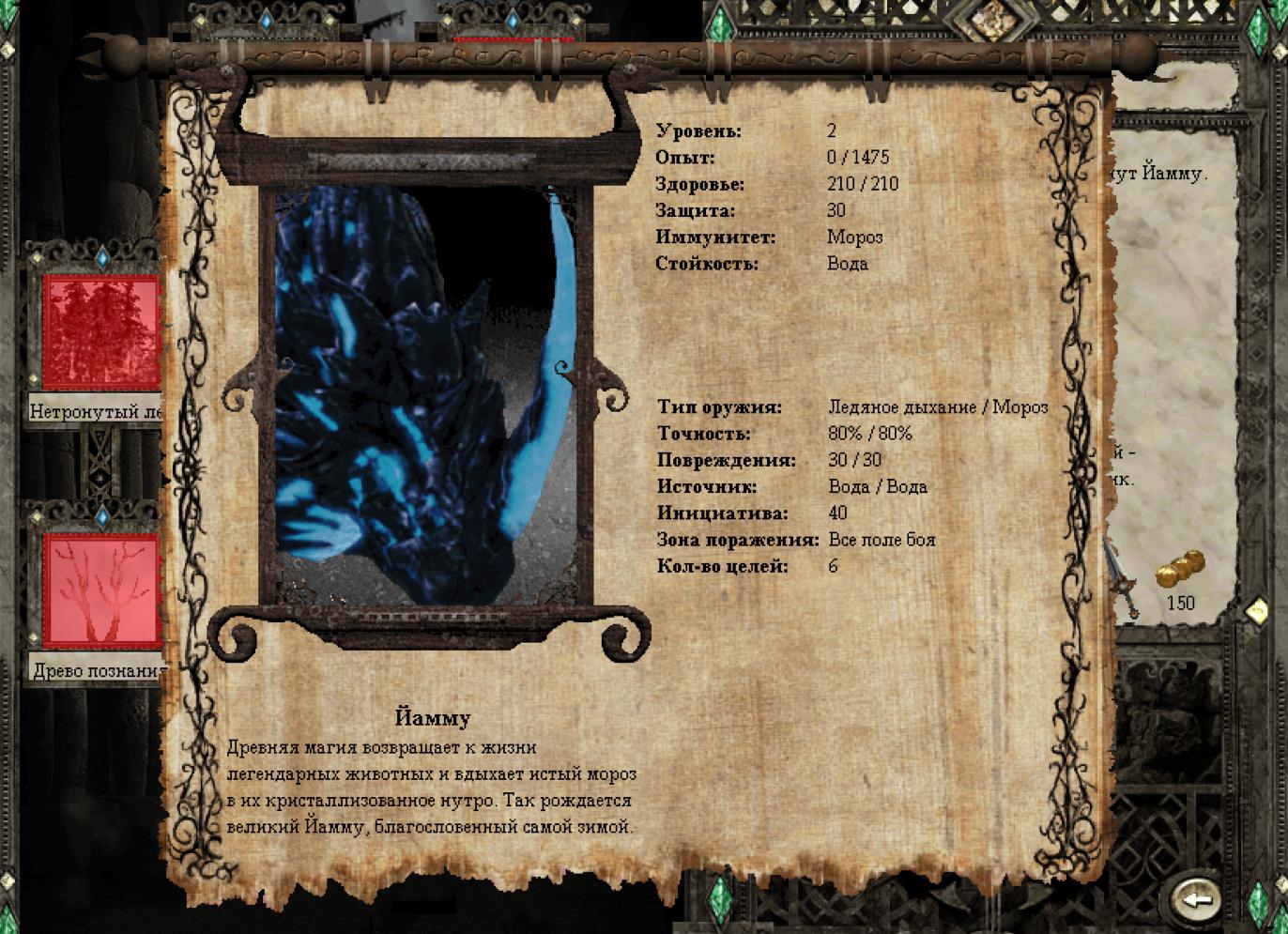
Task: Select the Нетронутый лес building tile
Action: (100, 331)
